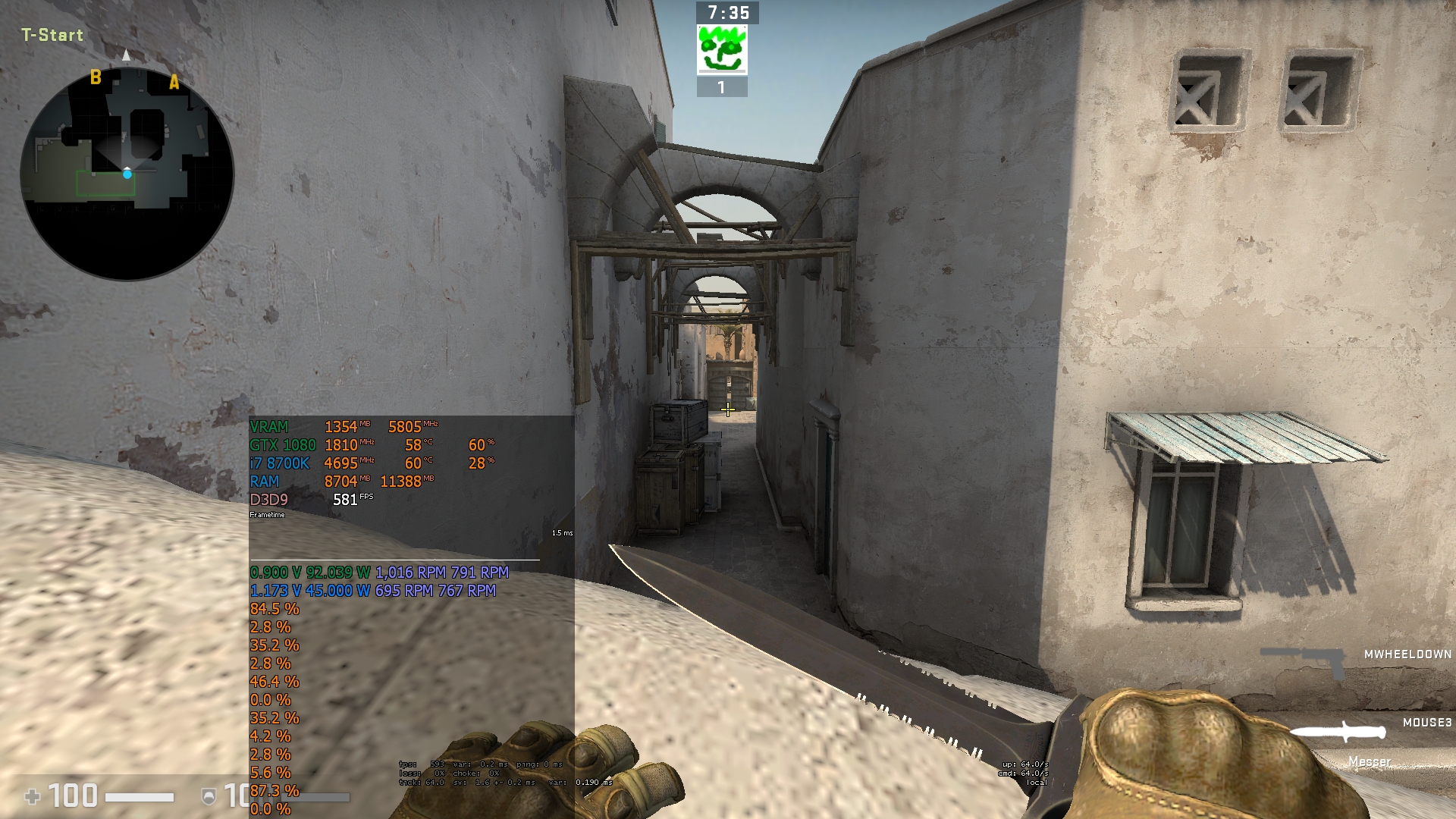Click the RAM usage value 8704 MB
1456x819 pixels.
pyautogui.click(x=341, y=480)
